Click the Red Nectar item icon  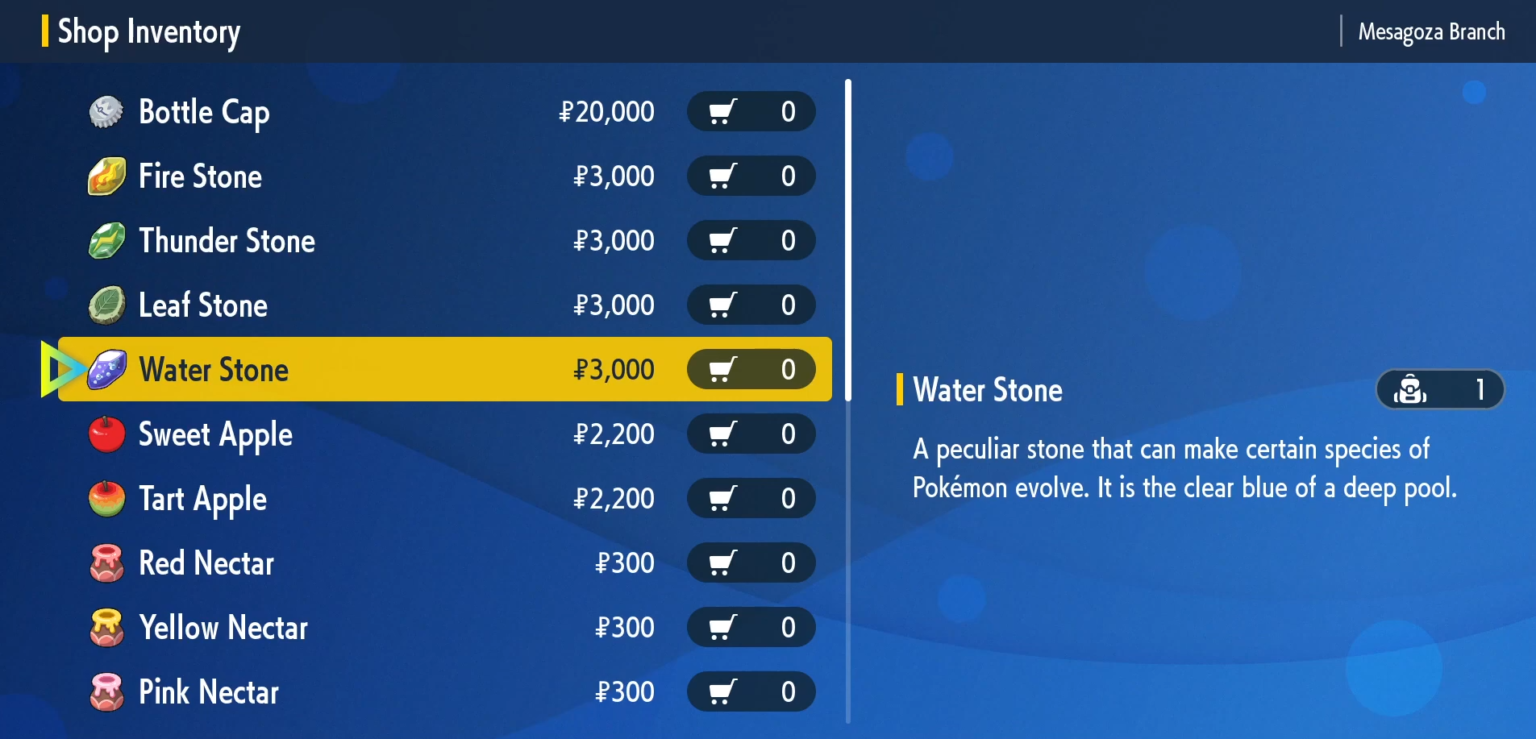coord(106,563)
